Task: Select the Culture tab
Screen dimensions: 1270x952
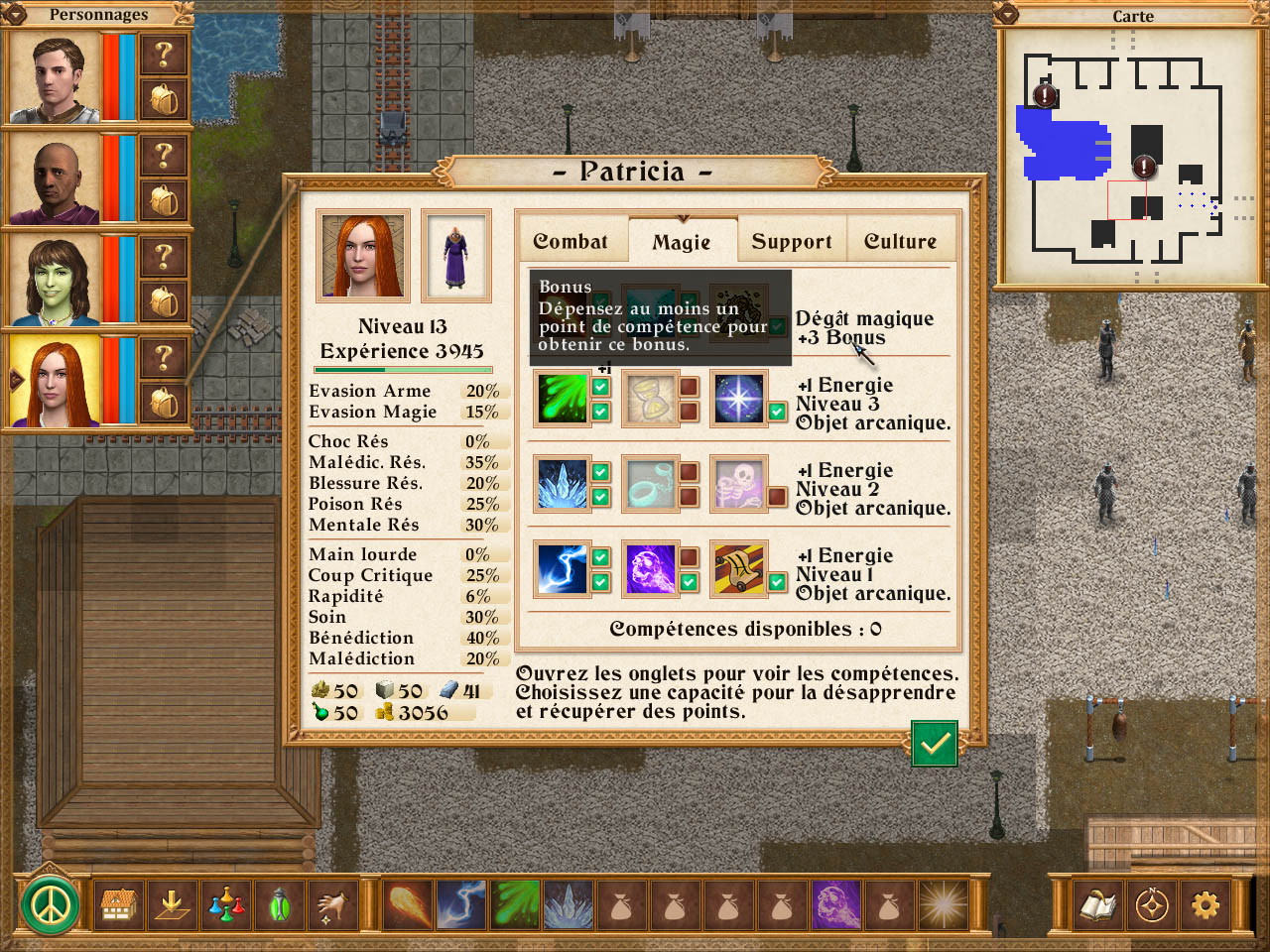Action: pyautogui.click(x=900, y=241)
